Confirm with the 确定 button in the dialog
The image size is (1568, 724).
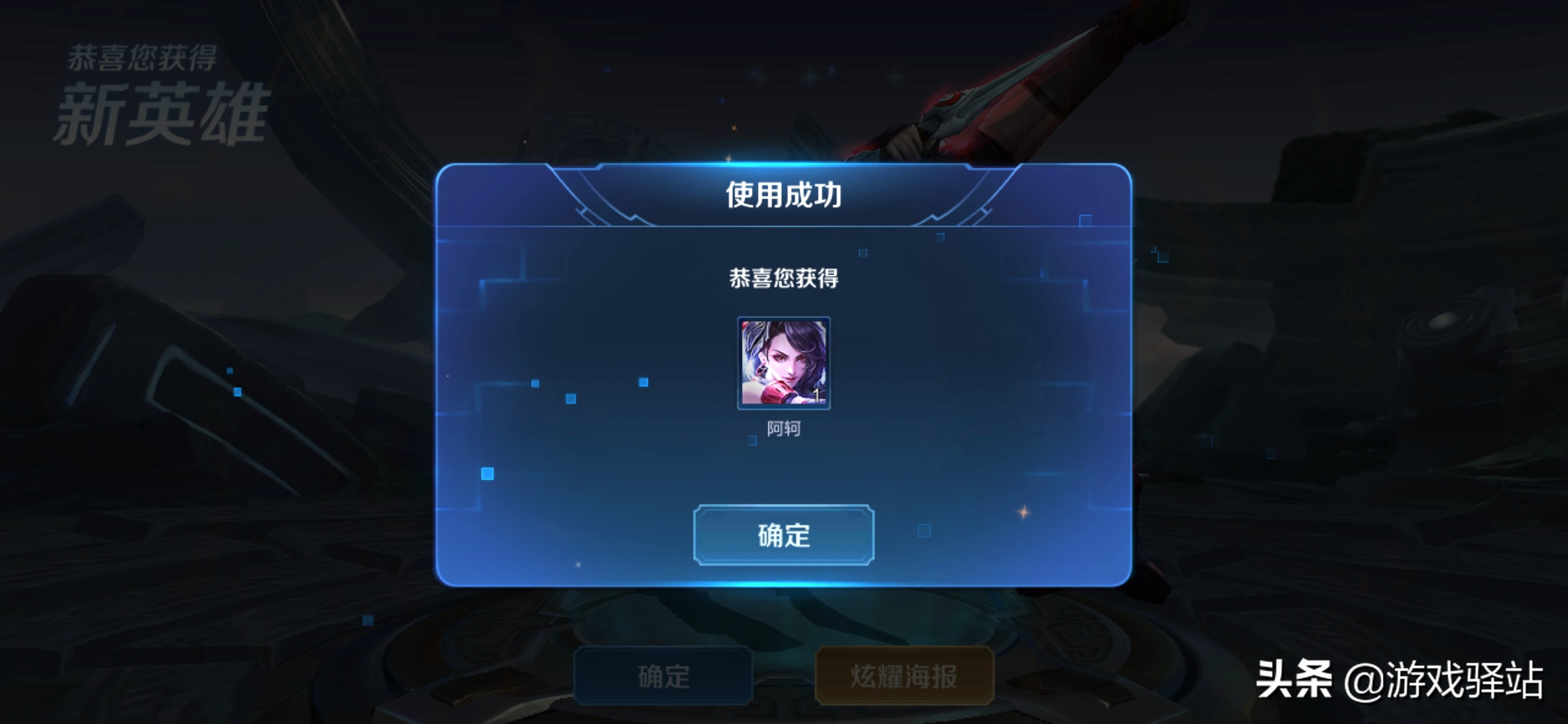click(x=784, y=537)
